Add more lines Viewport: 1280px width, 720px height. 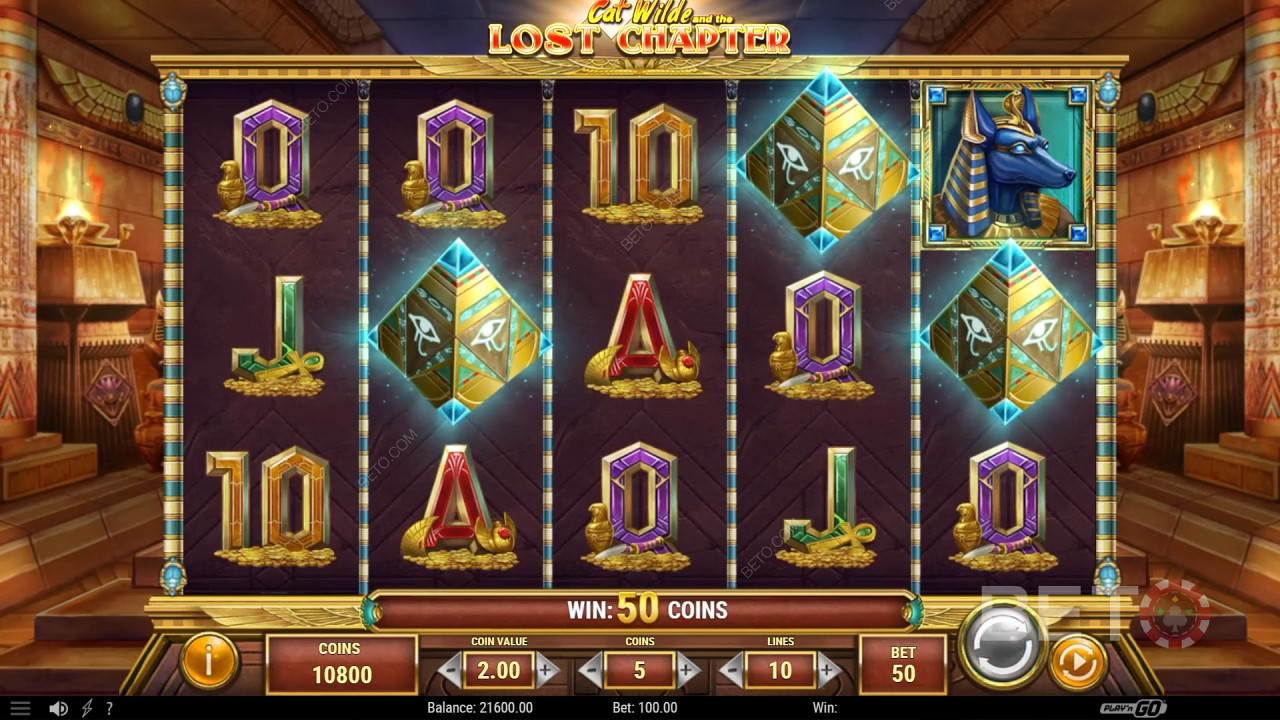pos(827,669)
